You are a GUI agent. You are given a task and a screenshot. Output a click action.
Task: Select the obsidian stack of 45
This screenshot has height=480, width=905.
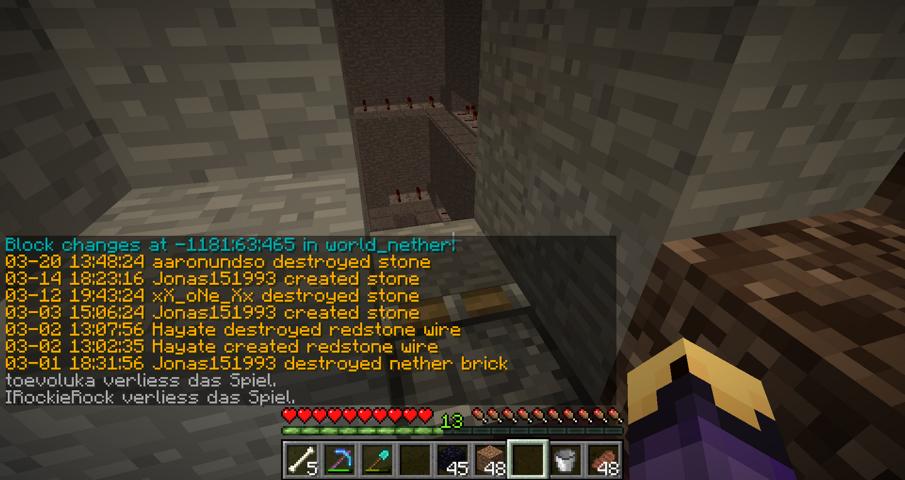[453, 460]
